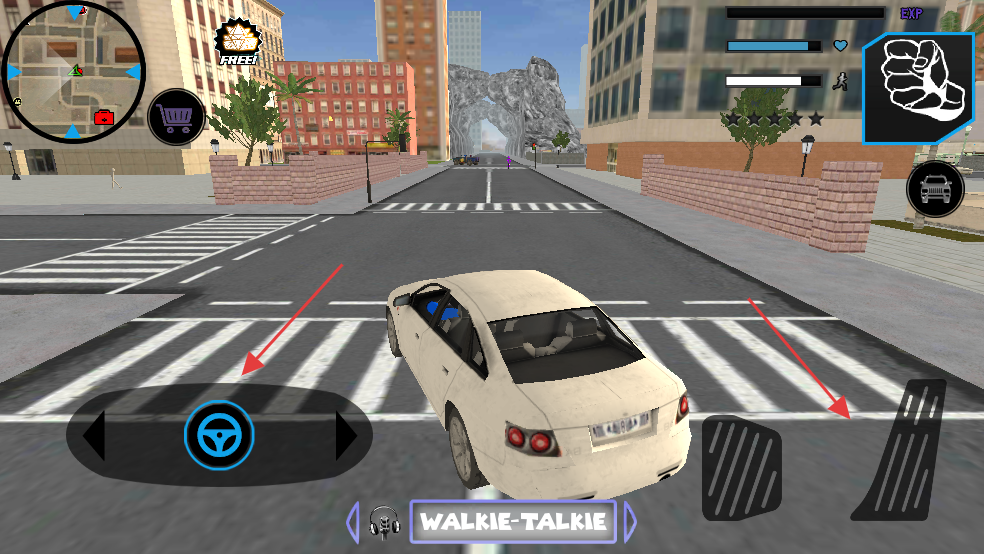Step on the gas pedal
This screenshot has height=554, width=984.
pos(899,450)
